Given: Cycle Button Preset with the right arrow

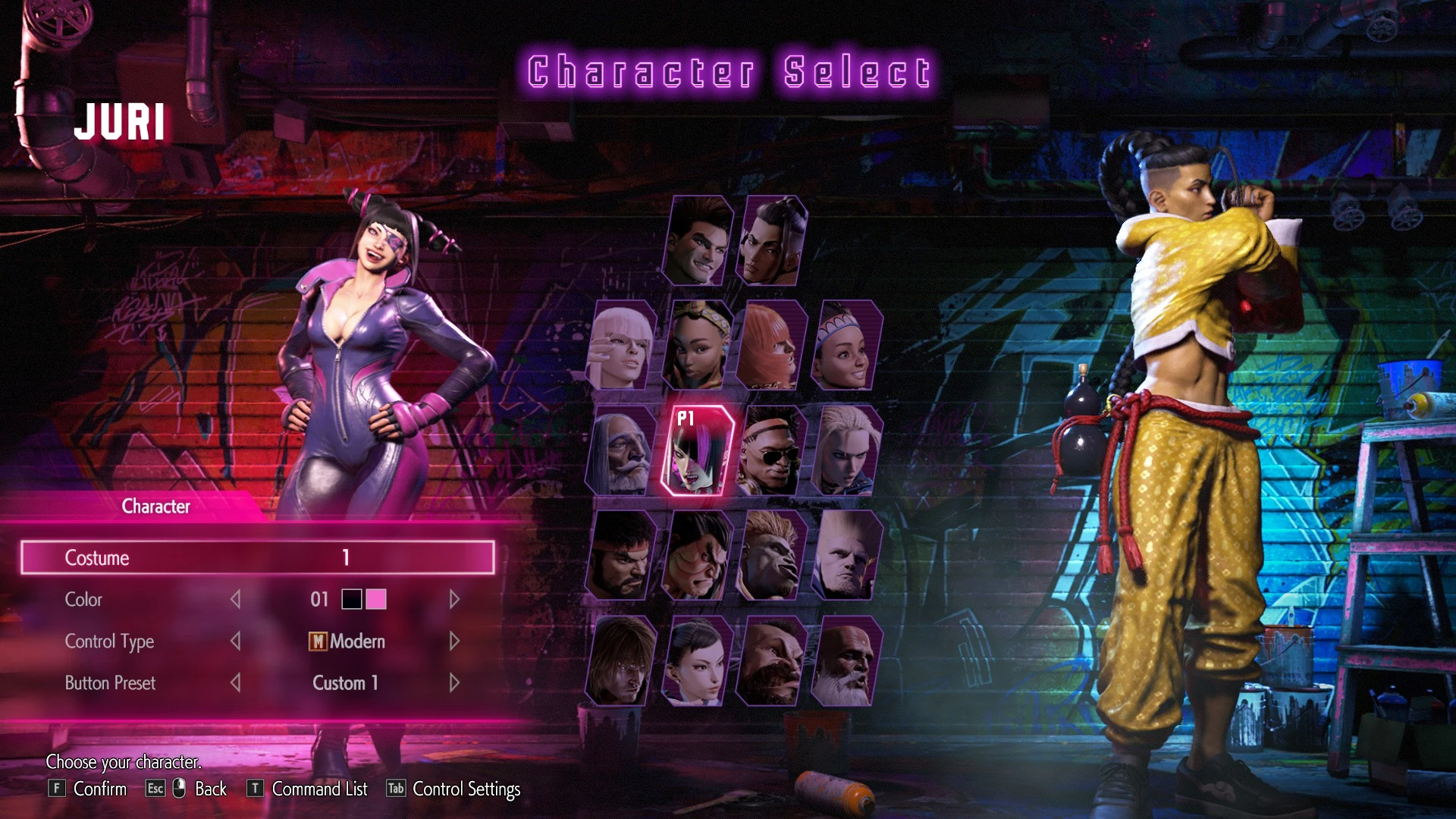Looking at the screenshot, I should click(x=454, y=683).
